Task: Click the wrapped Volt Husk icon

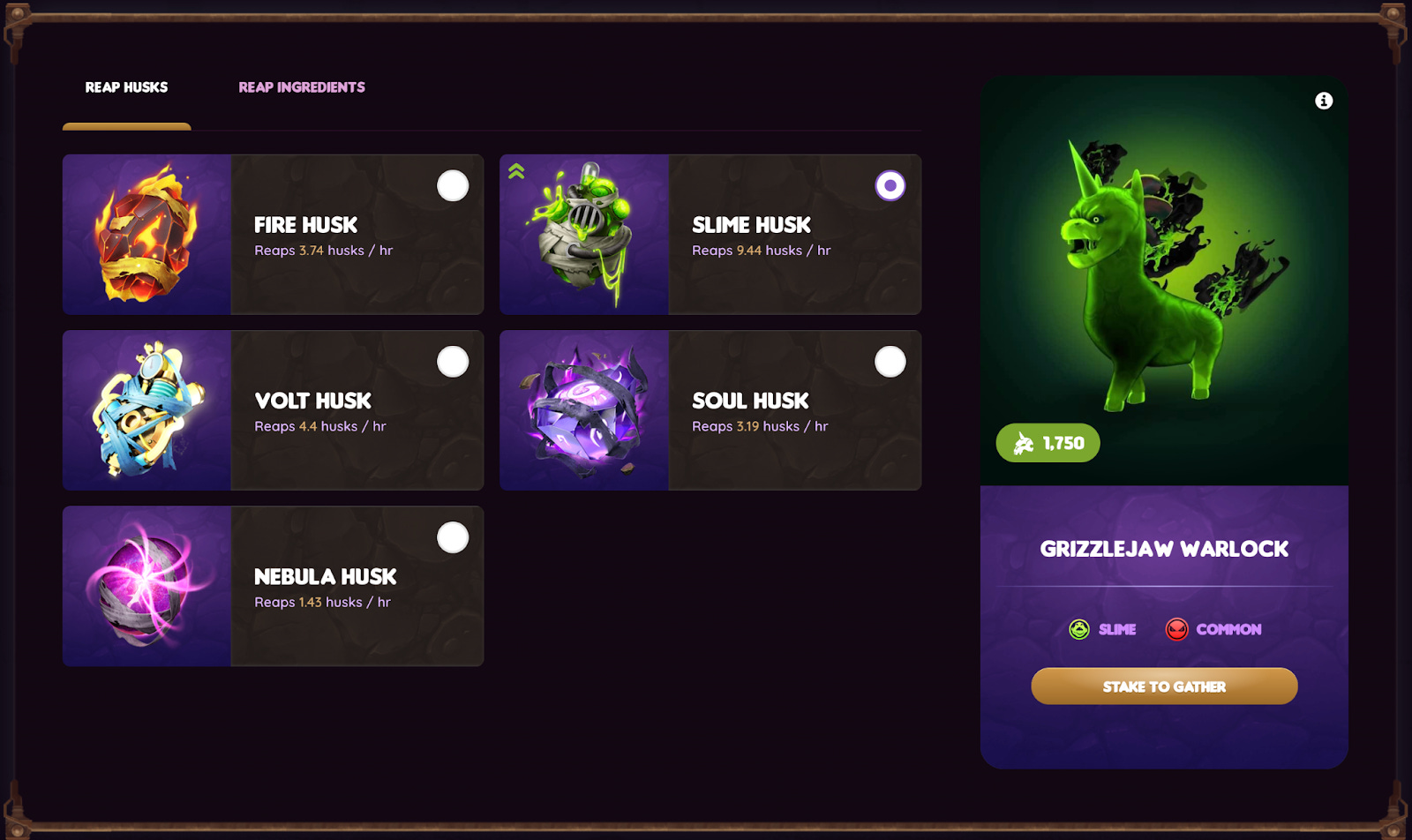Action: (146, 409)
